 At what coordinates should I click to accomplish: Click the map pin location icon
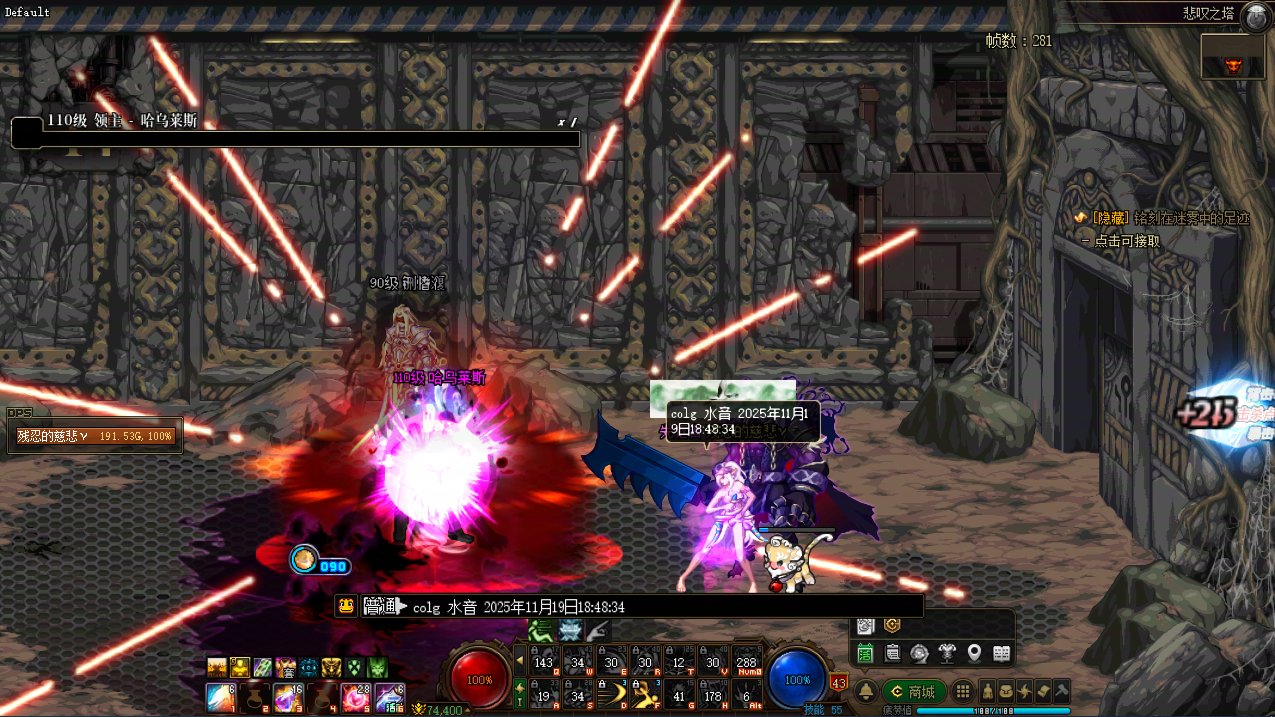[974, 654]
